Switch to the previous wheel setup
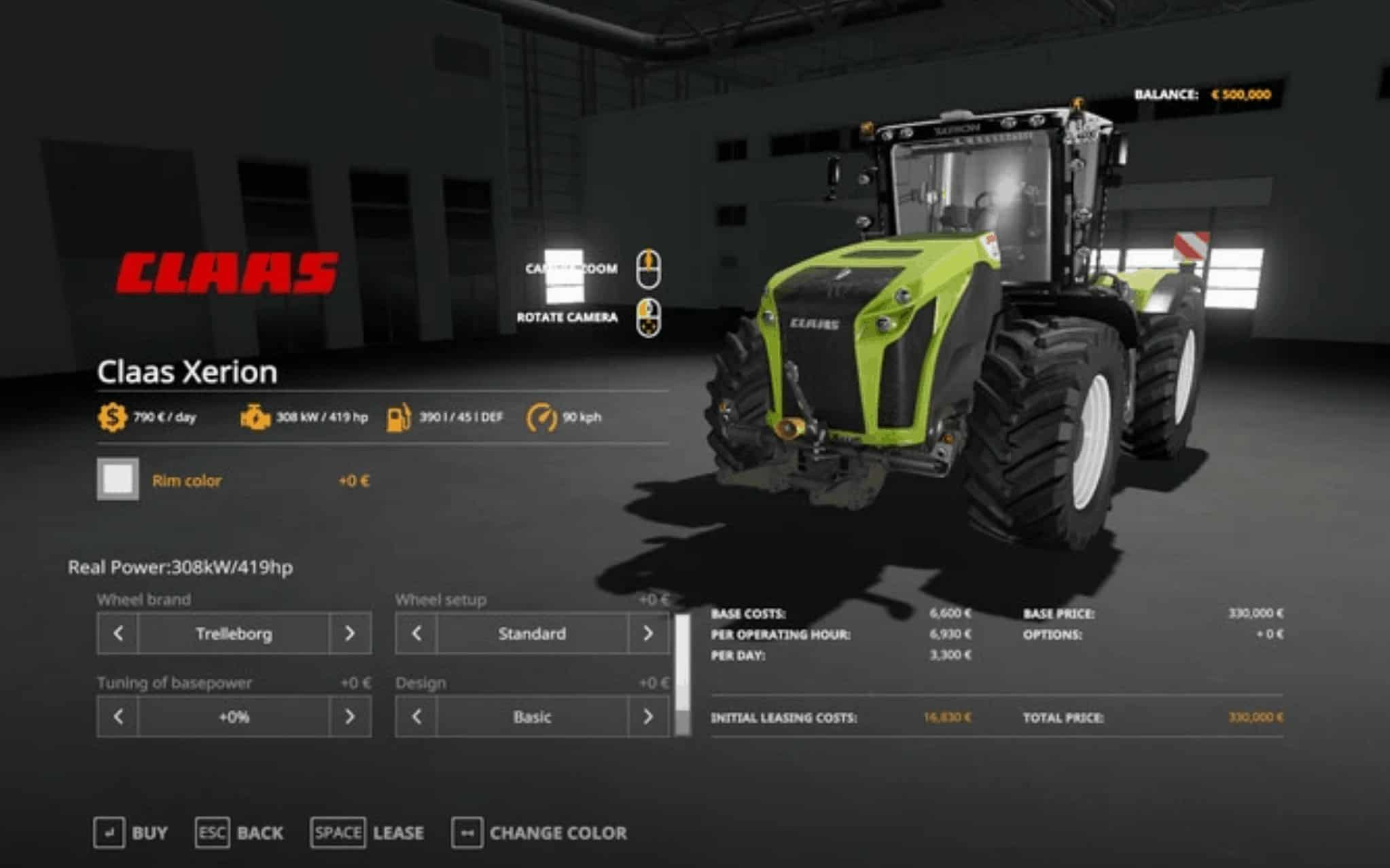 coord(416,634)
